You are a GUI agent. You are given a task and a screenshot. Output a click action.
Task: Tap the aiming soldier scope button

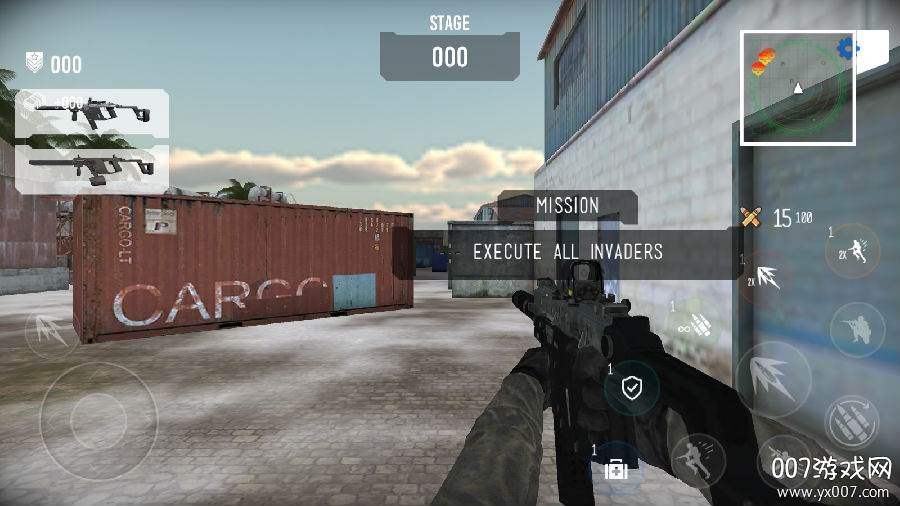pyautogui.click(x=857, y=330)
